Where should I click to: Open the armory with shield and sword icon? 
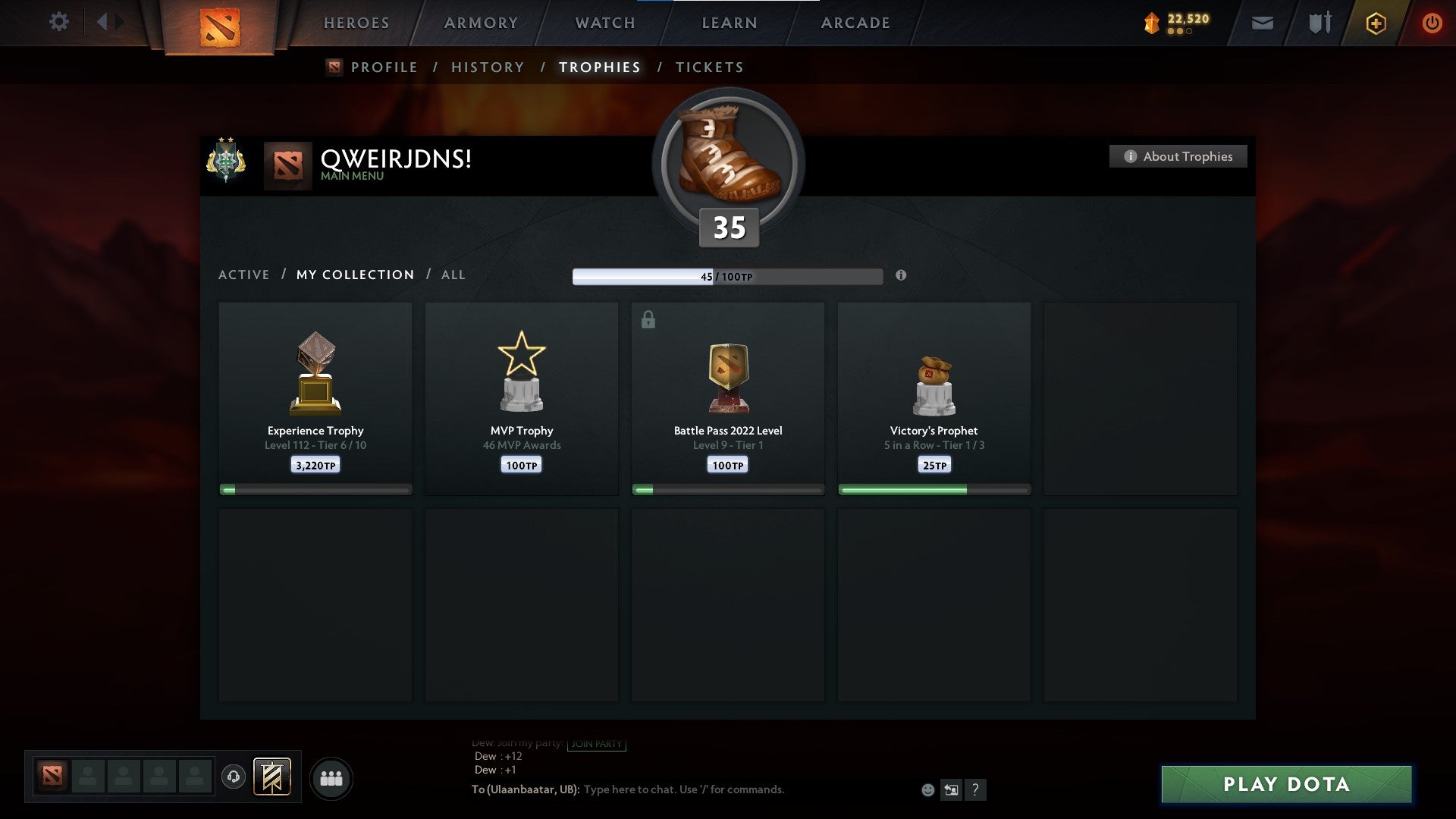coord(1319,24)
